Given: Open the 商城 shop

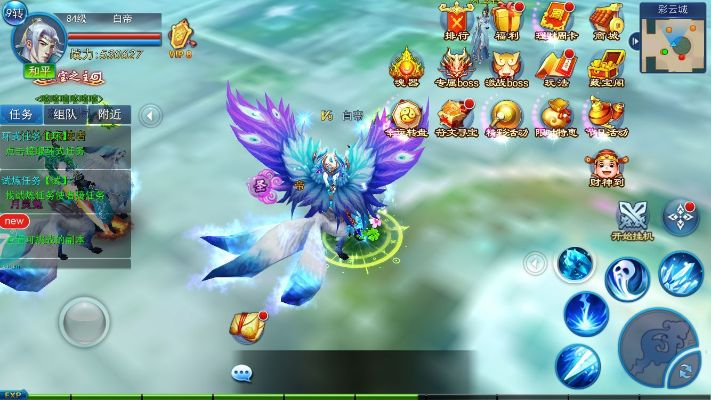Looking at the screenshot, I should pyautogui.click(x=606, y=21).
